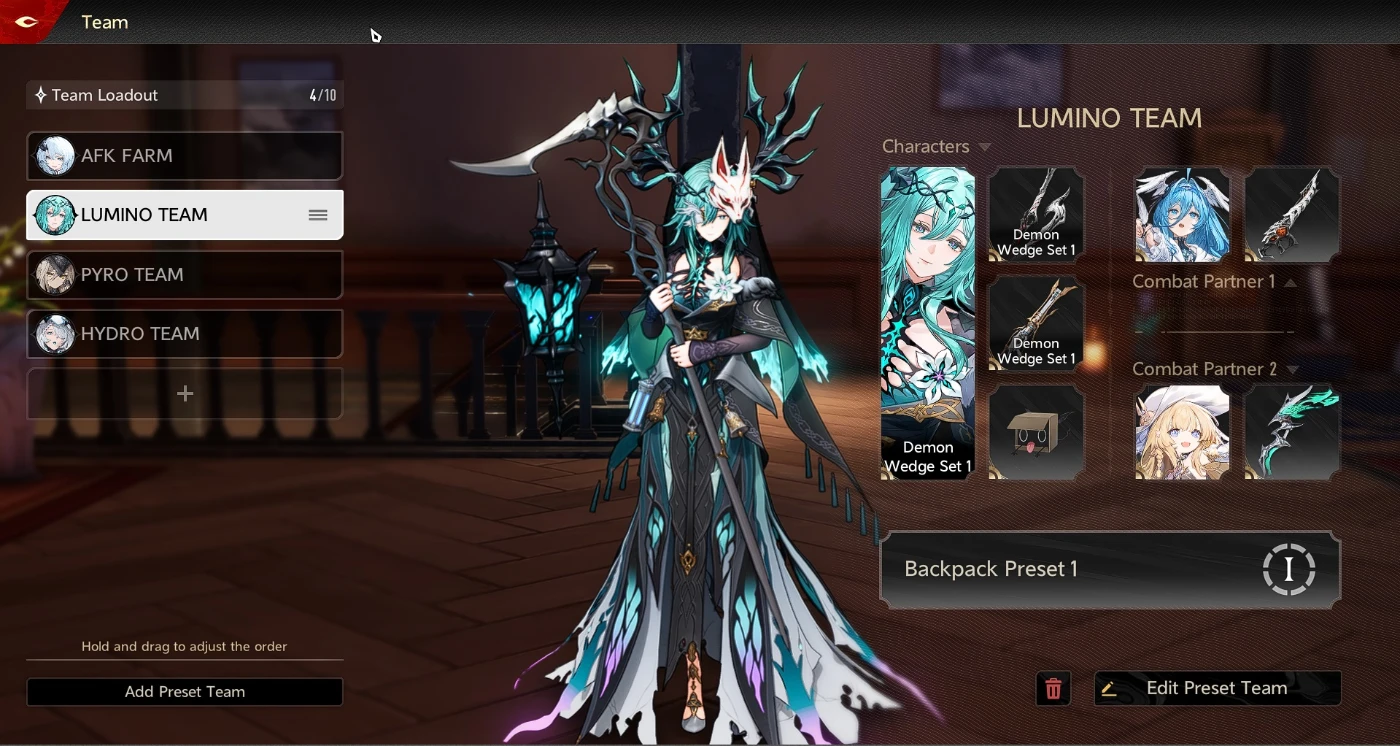The width and height of the screenshot is (1400, 746).
Task: Grab the reorder handle on LUMINO TEAM
Action: pos(318,215)
